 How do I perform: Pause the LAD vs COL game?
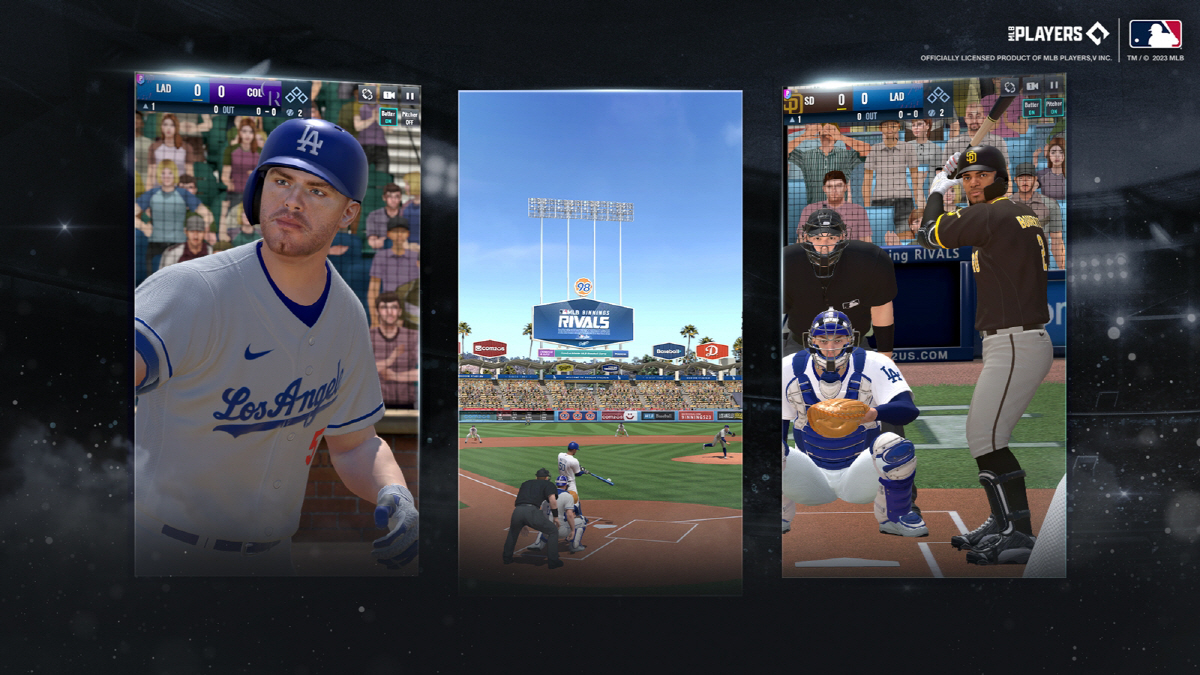click(x=410, y=95)
